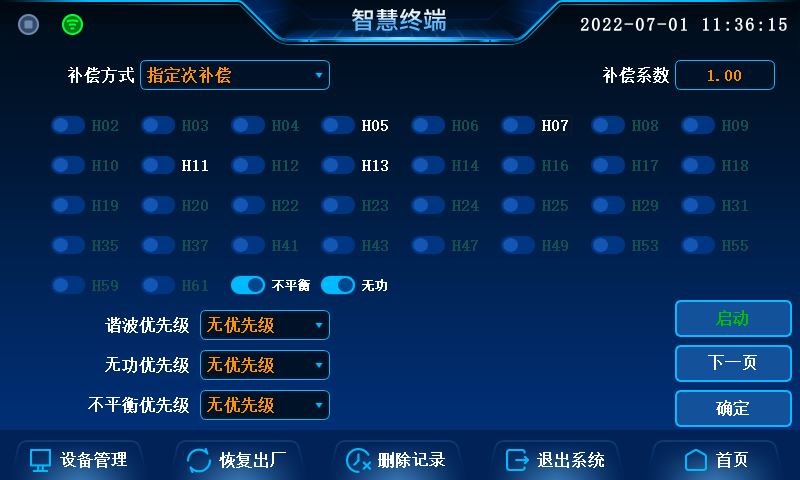Toggle the H13 harmonic switch
The height and width of the screenshot is (480, 800).
338,165
